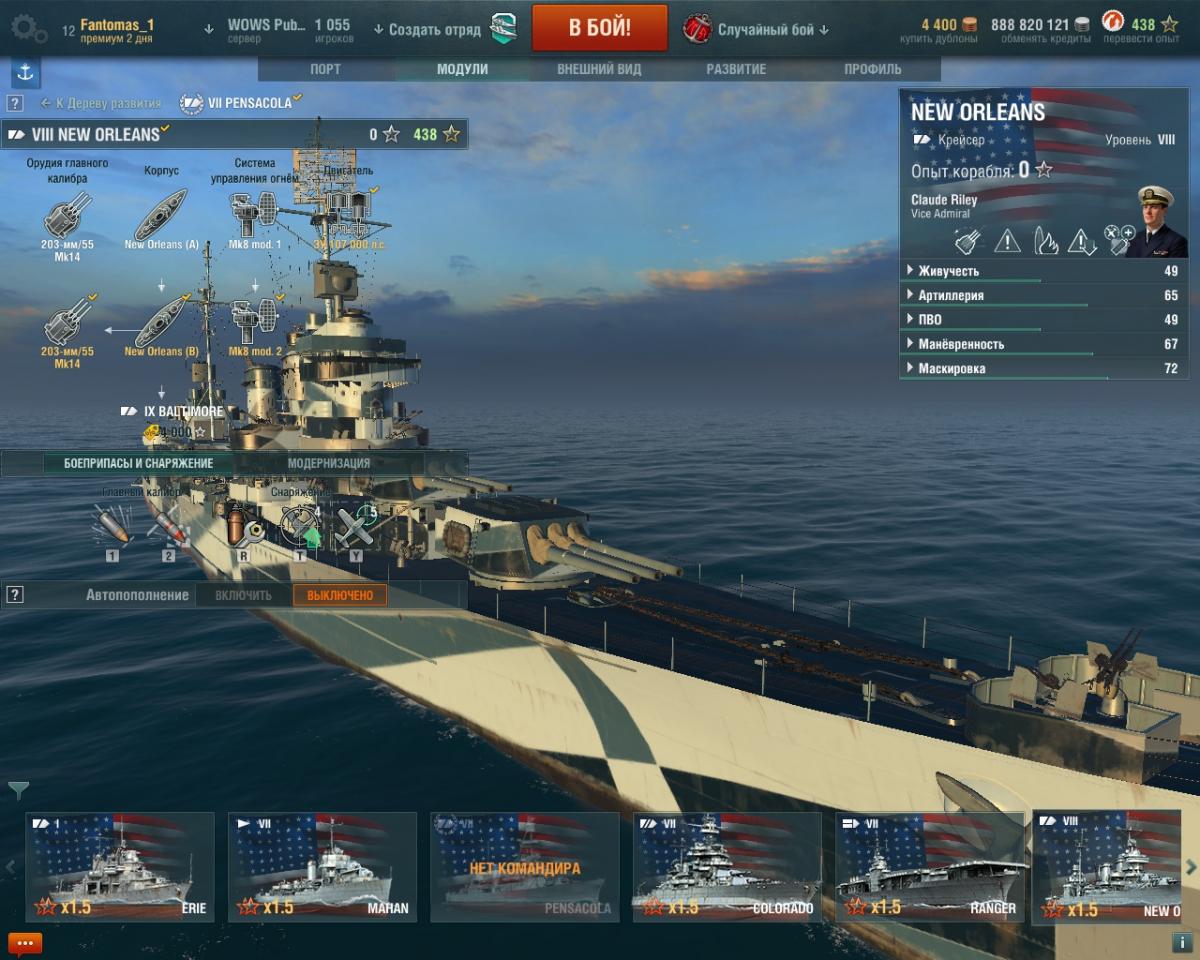This screenshot has width=1200, height=960.
Task: Start battle with the В БОЙ! button
Action: point(599,27)
